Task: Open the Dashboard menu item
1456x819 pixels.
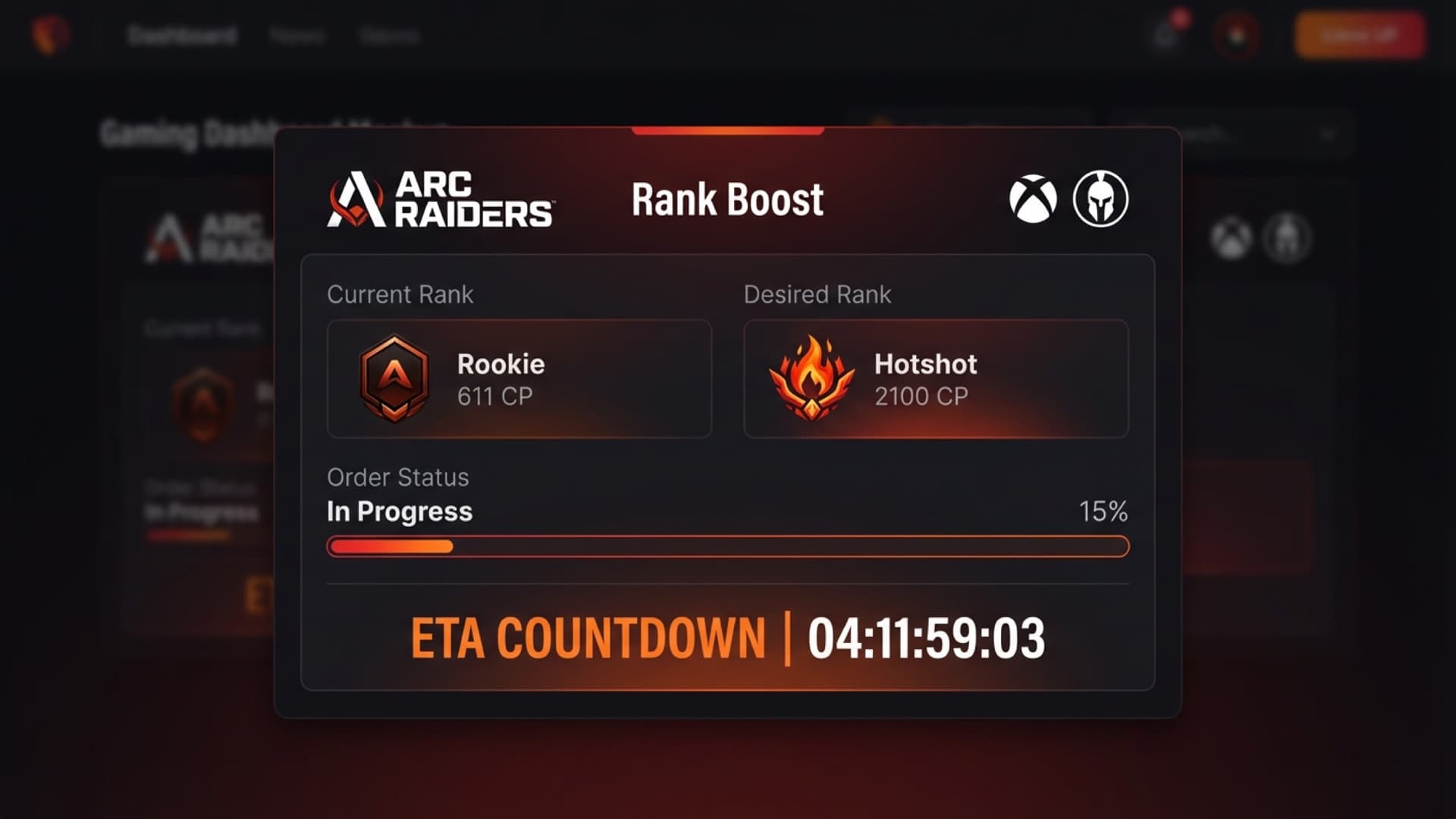Action: pos(184,34)
